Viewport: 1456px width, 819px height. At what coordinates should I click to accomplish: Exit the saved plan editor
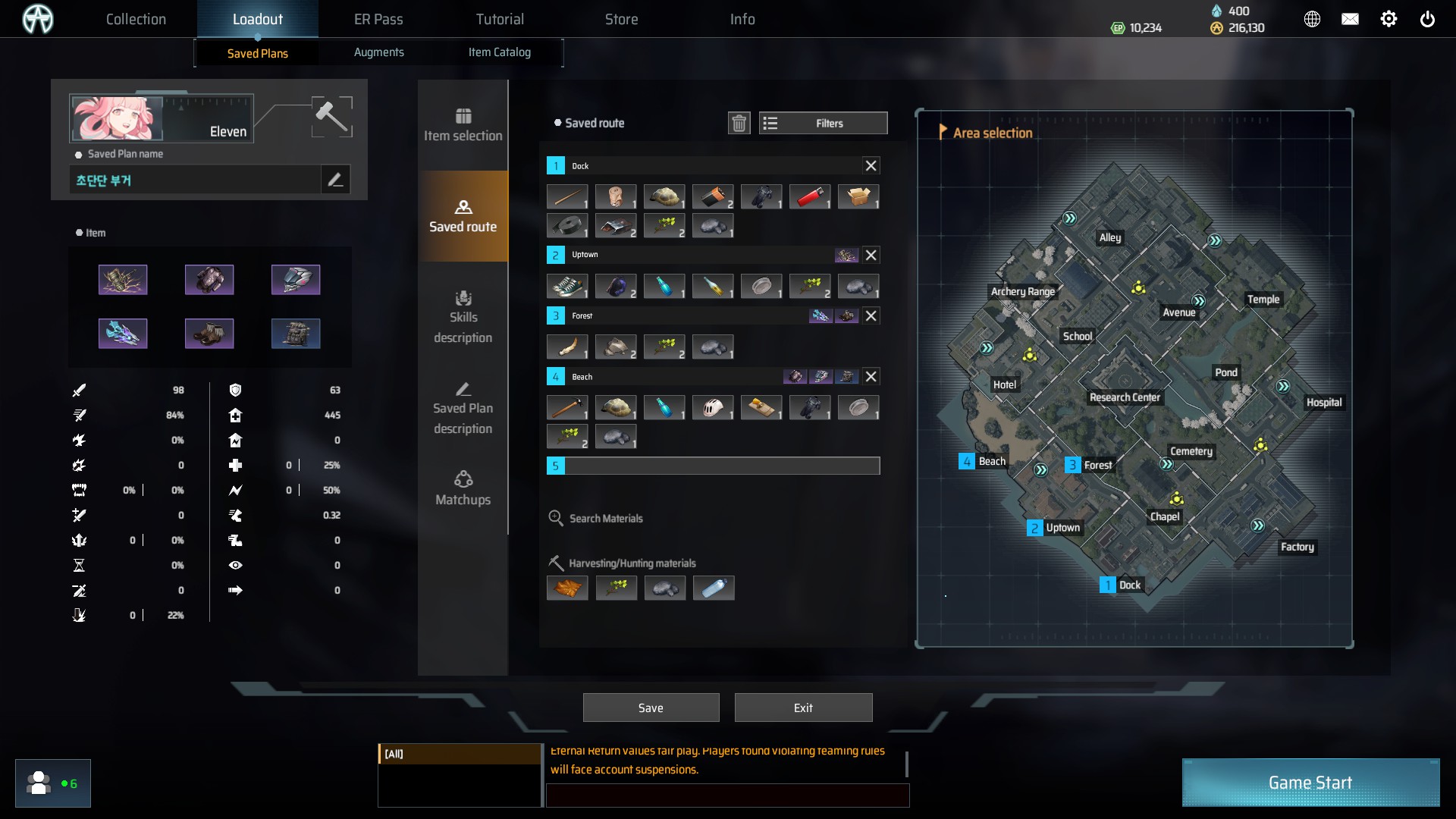803,708
